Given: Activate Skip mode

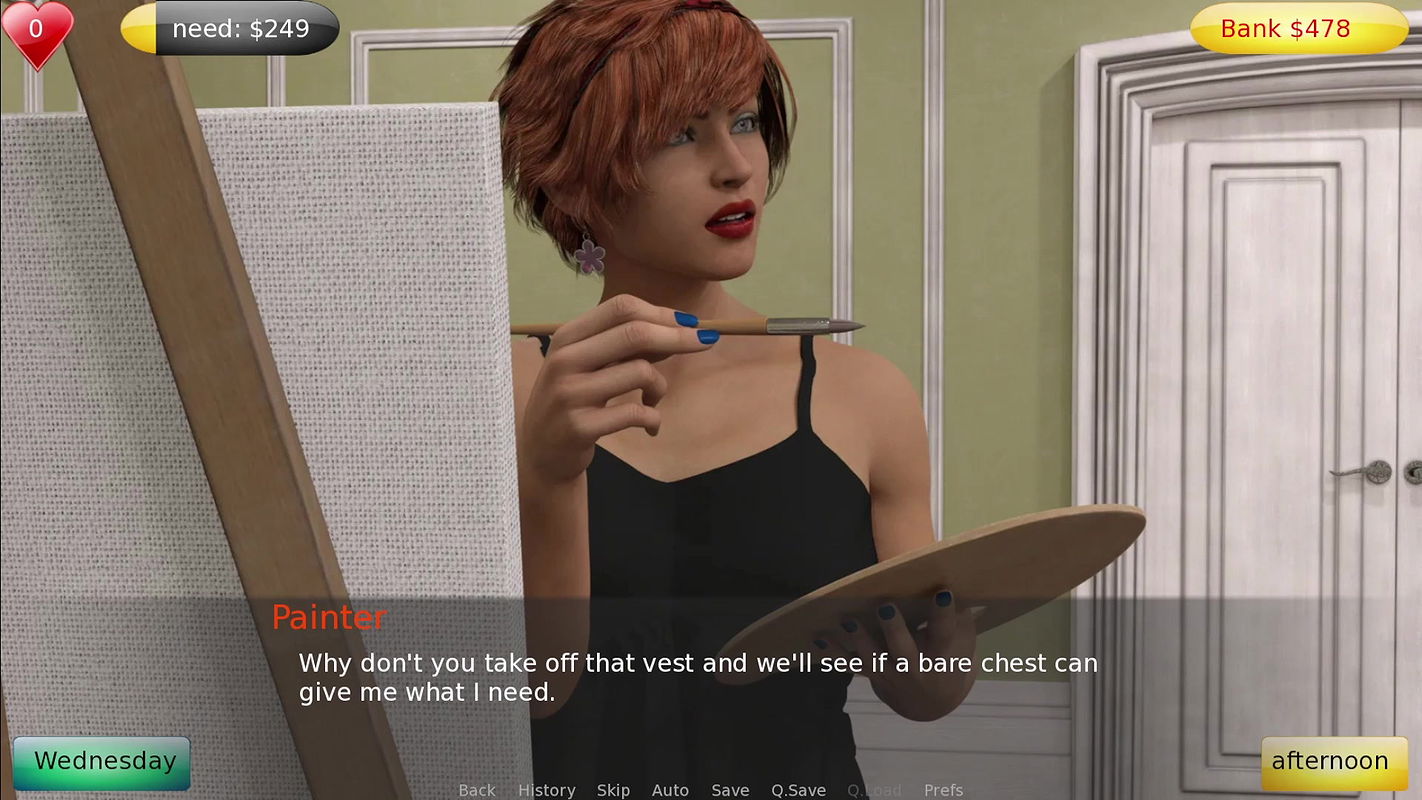Looking at the screenshot, I should tap(613, 790).
